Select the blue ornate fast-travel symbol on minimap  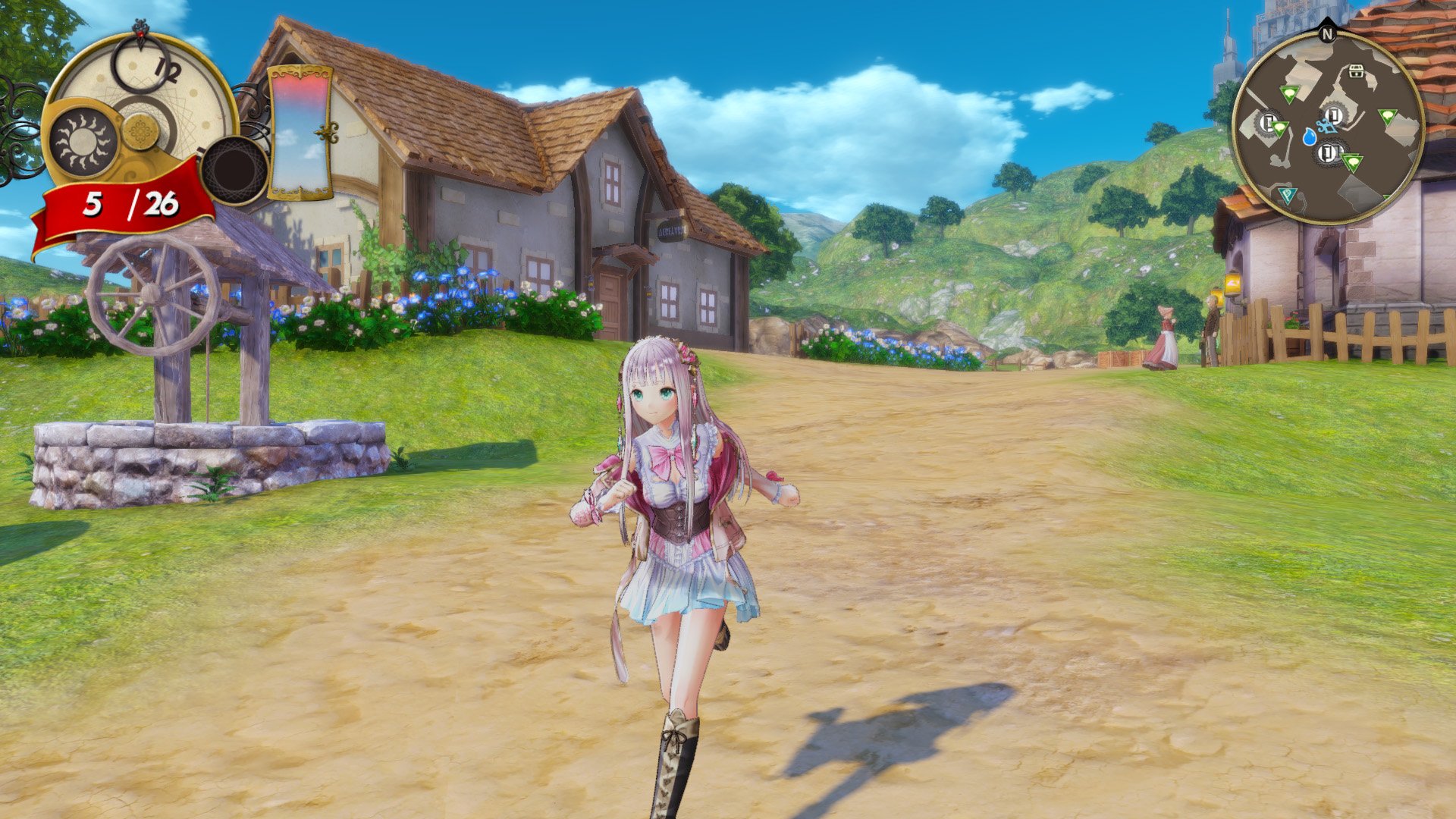(1326, 127)
